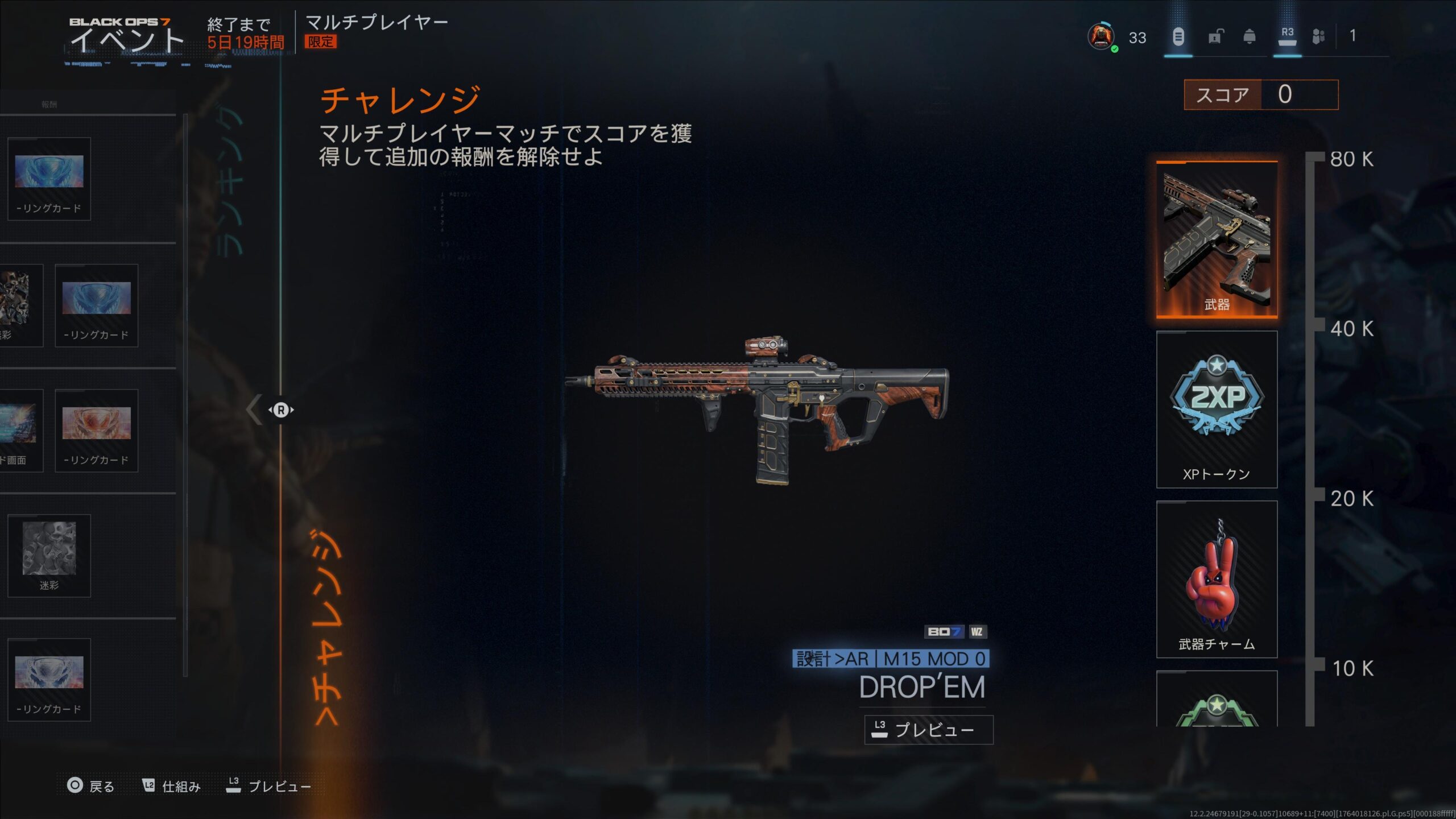
Task: Click 戻る to go back
Action: pyautogui.click(x=91, y=786)
